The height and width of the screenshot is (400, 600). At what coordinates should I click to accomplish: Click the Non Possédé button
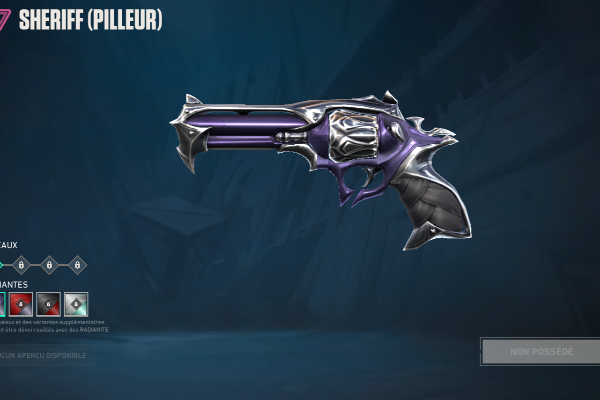[541, 352]
